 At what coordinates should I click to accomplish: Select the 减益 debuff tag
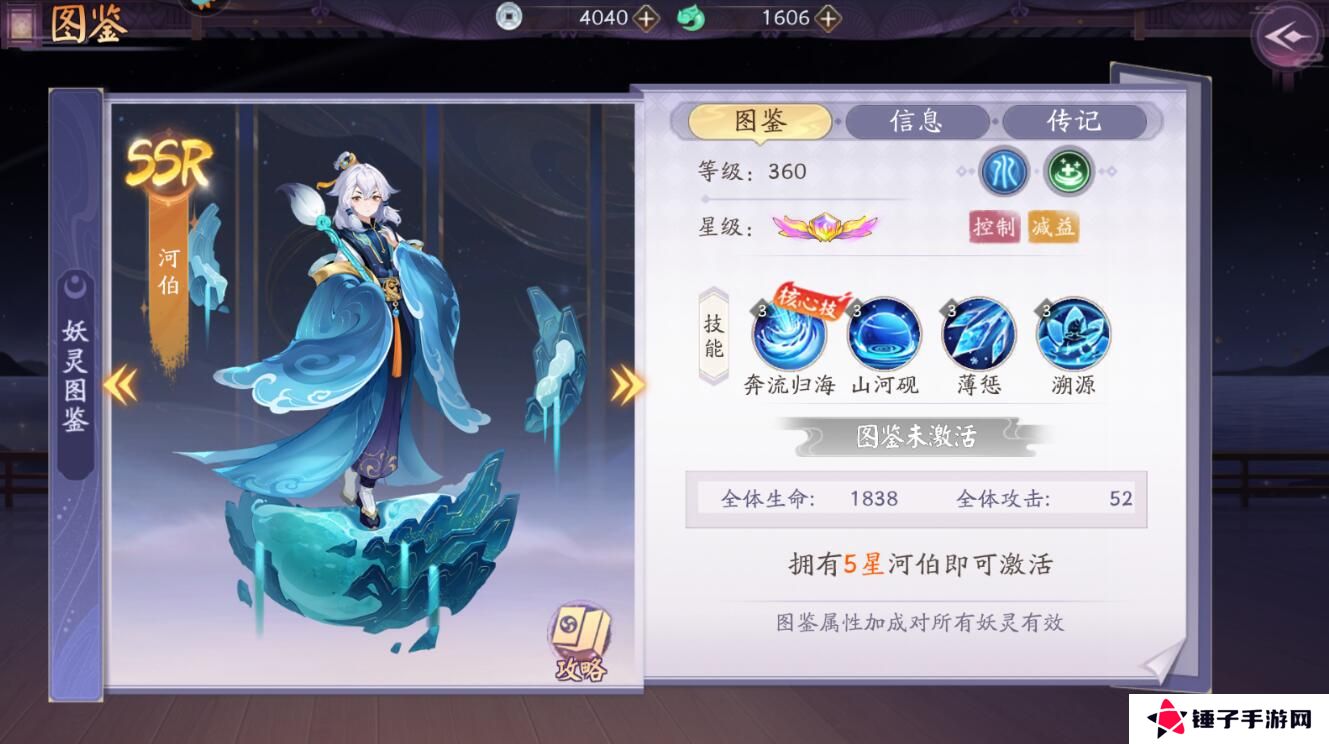[x=1054, y=229]
